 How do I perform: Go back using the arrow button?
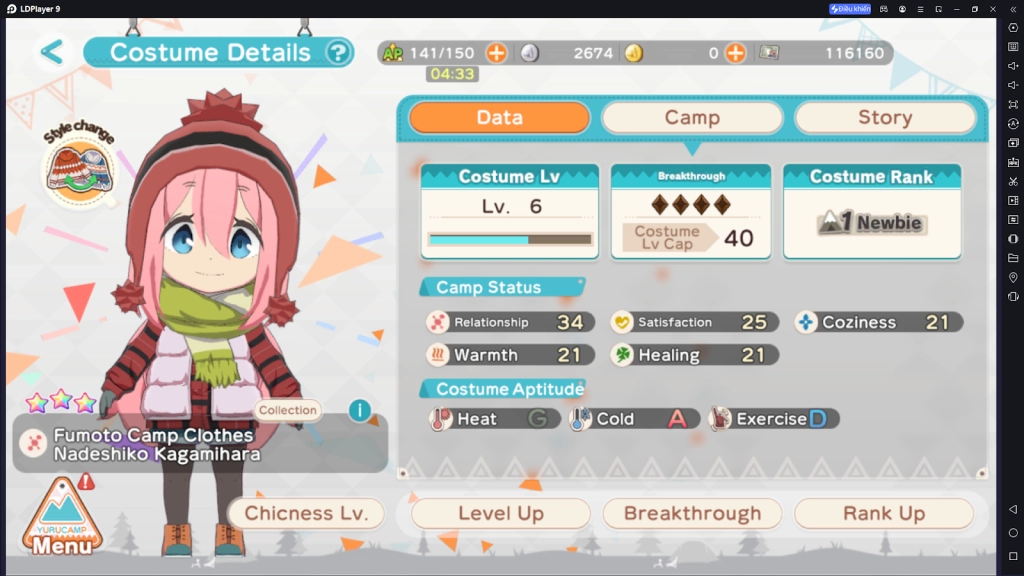click(x=52, y=52)
